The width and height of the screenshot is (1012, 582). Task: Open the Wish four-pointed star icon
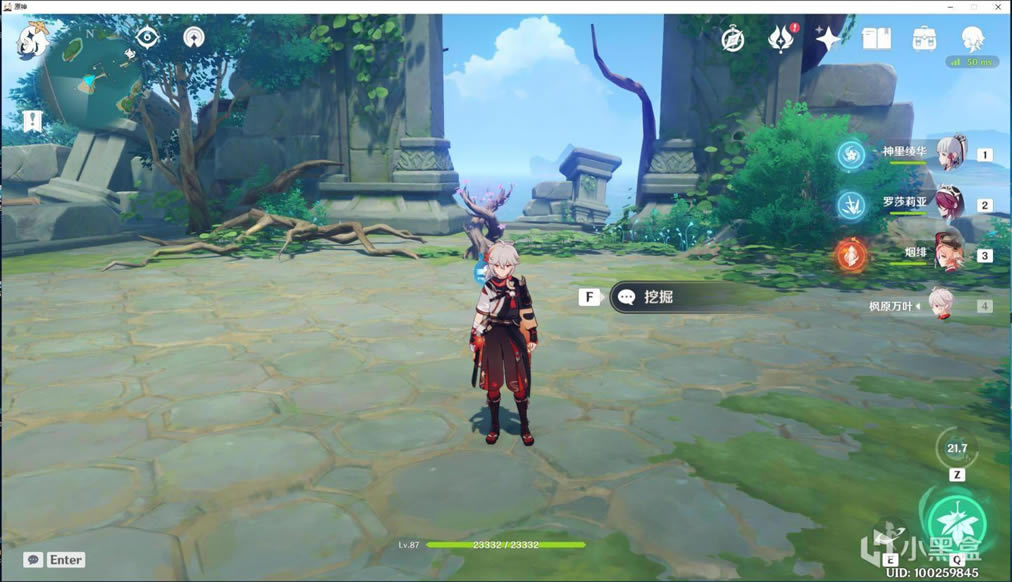tap(828, 39)
